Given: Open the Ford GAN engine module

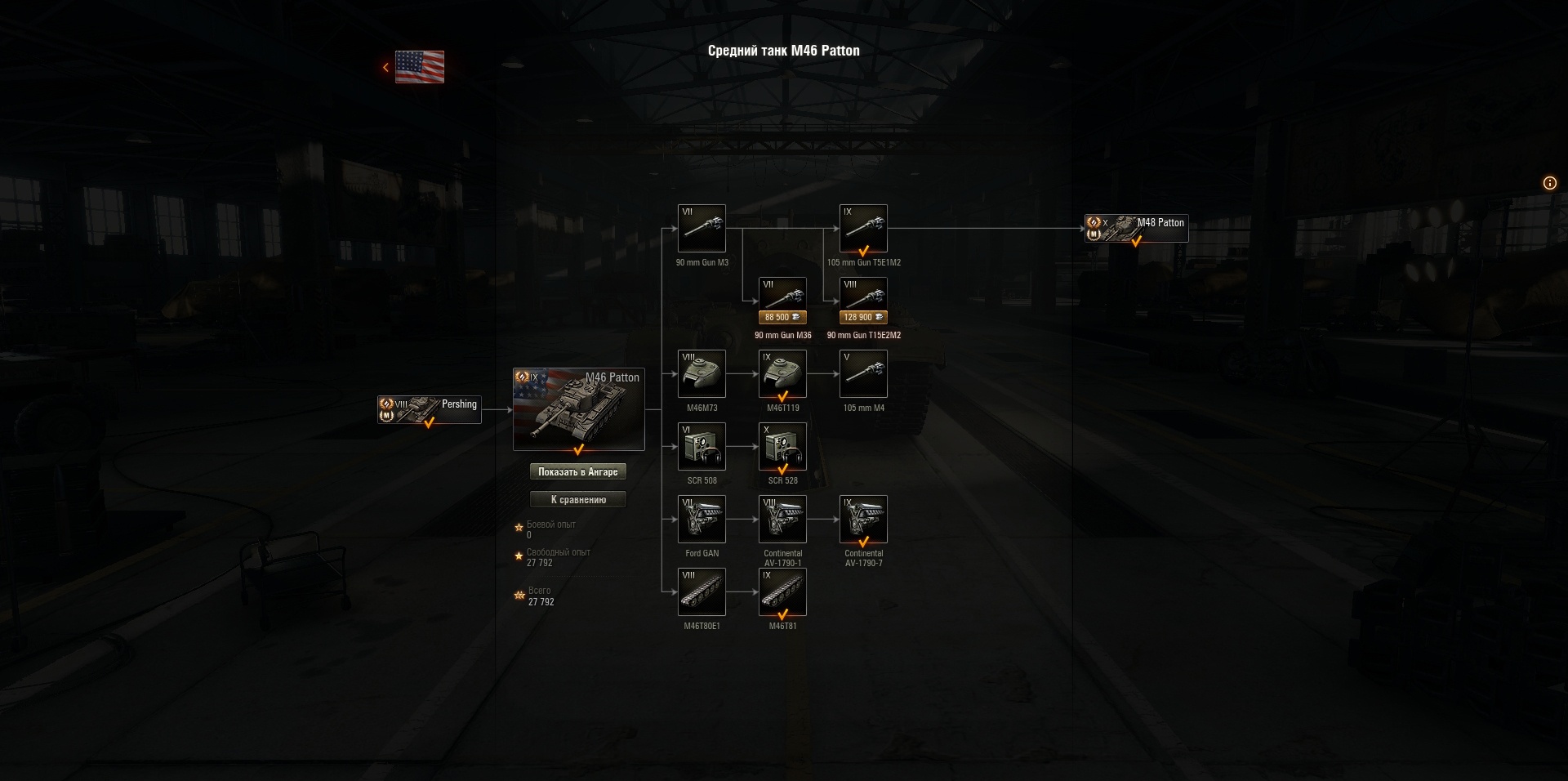Looking at the screenshot, I should 702,520.
